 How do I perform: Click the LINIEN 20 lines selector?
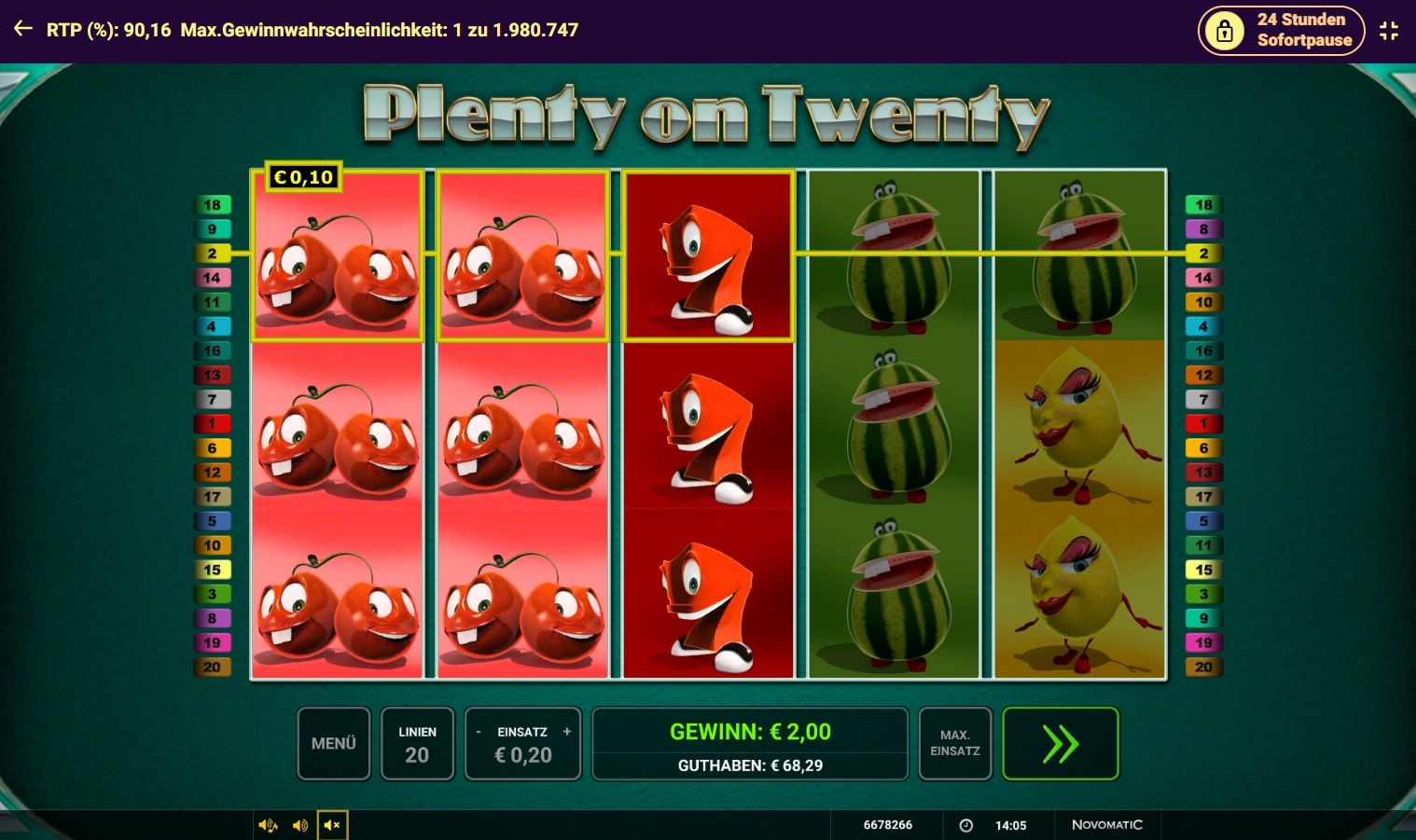(417, 743)
